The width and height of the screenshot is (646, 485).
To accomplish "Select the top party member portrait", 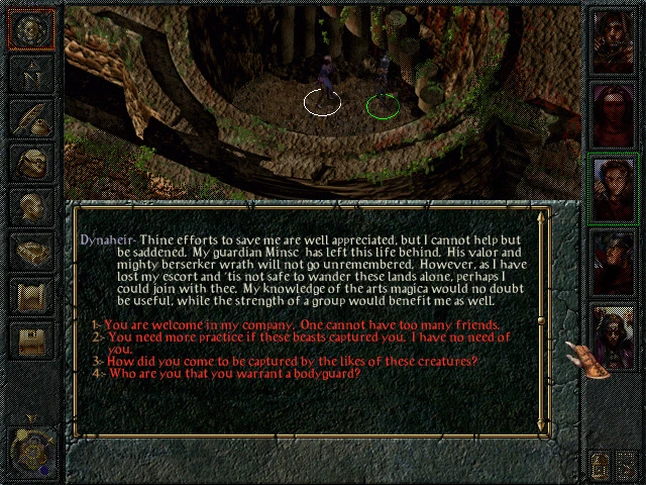I will (613, 42).
